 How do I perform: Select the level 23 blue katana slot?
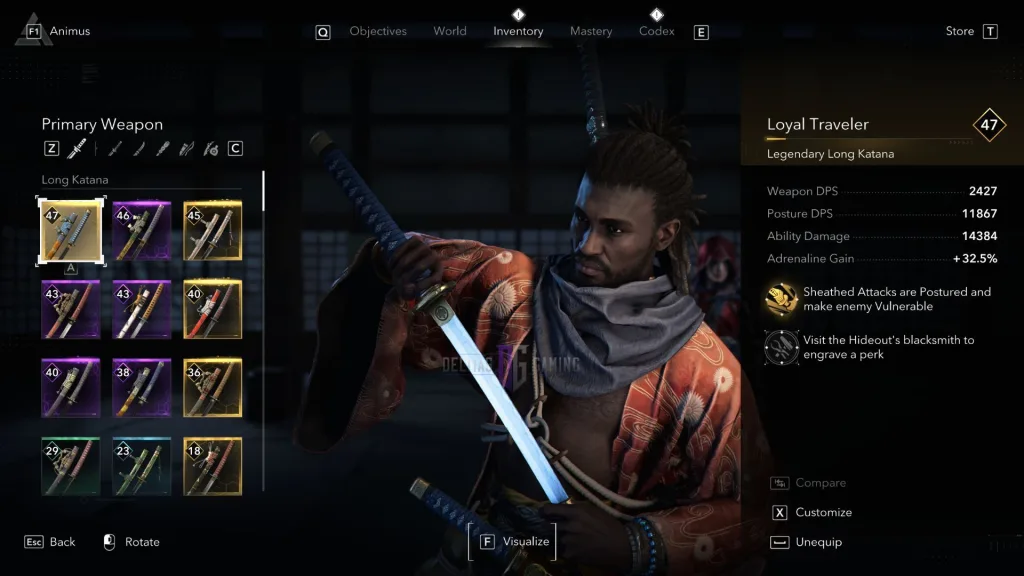(141, 466)
